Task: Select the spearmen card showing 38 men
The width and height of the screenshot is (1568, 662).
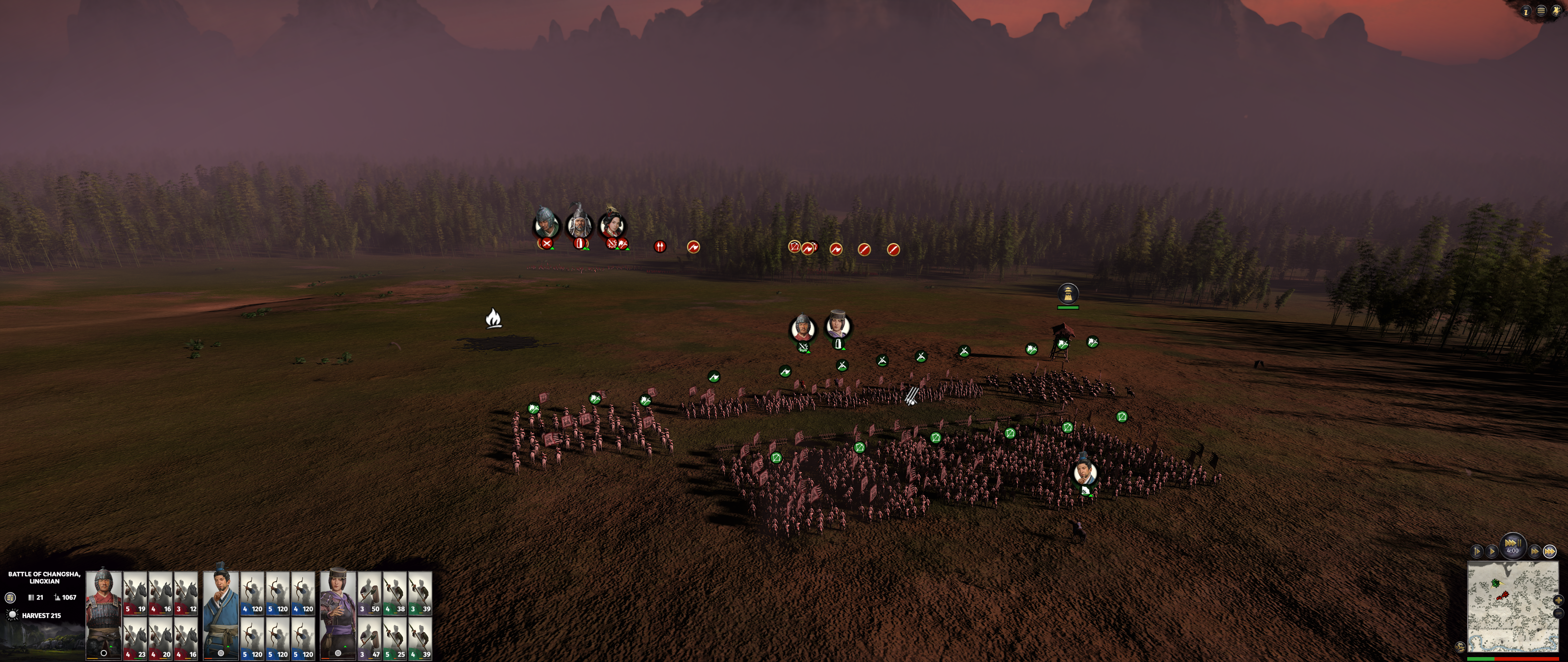Action: (394, 592)
